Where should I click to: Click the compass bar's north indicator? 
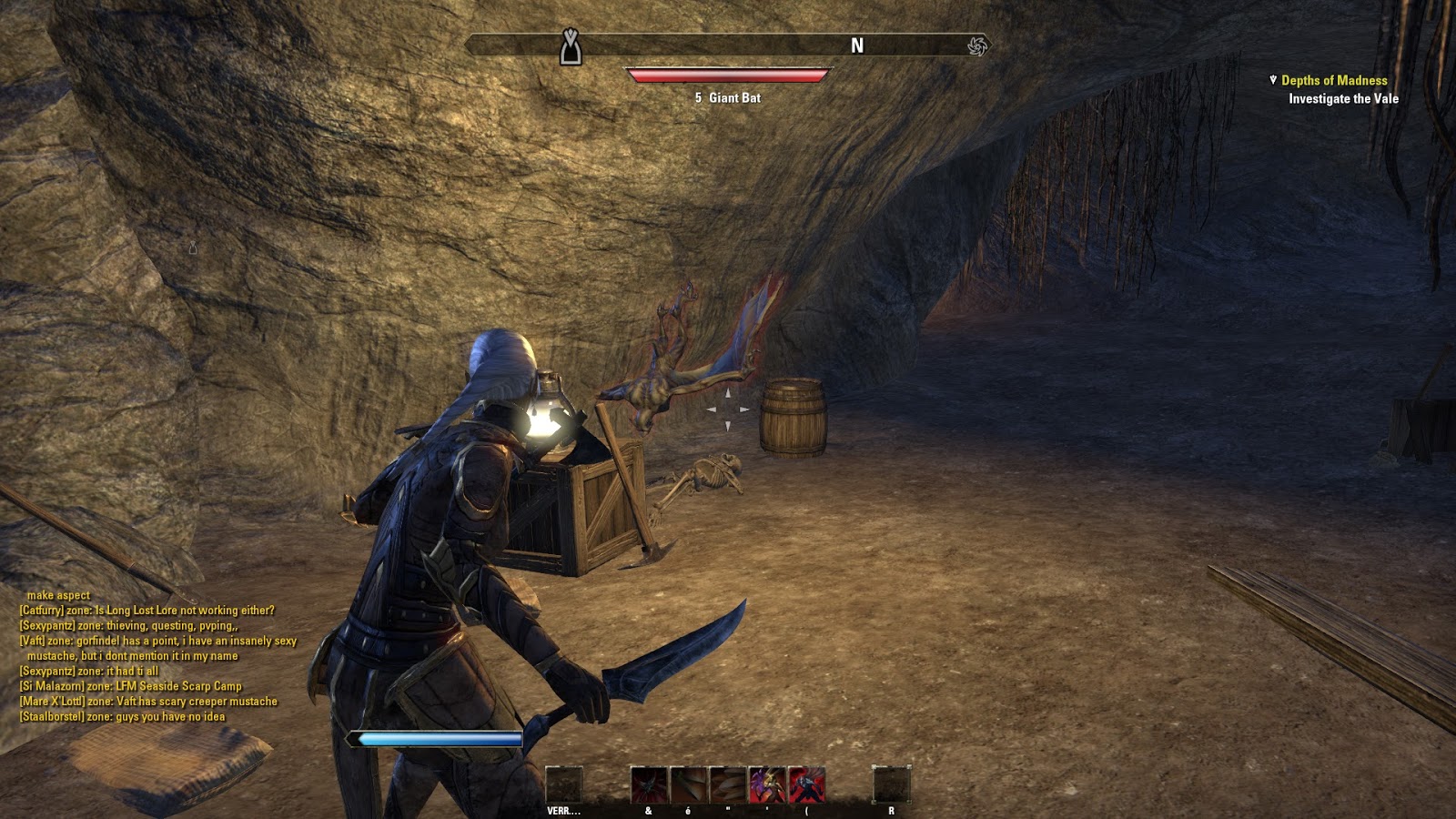pyautogui.click(x=857, y=45)
